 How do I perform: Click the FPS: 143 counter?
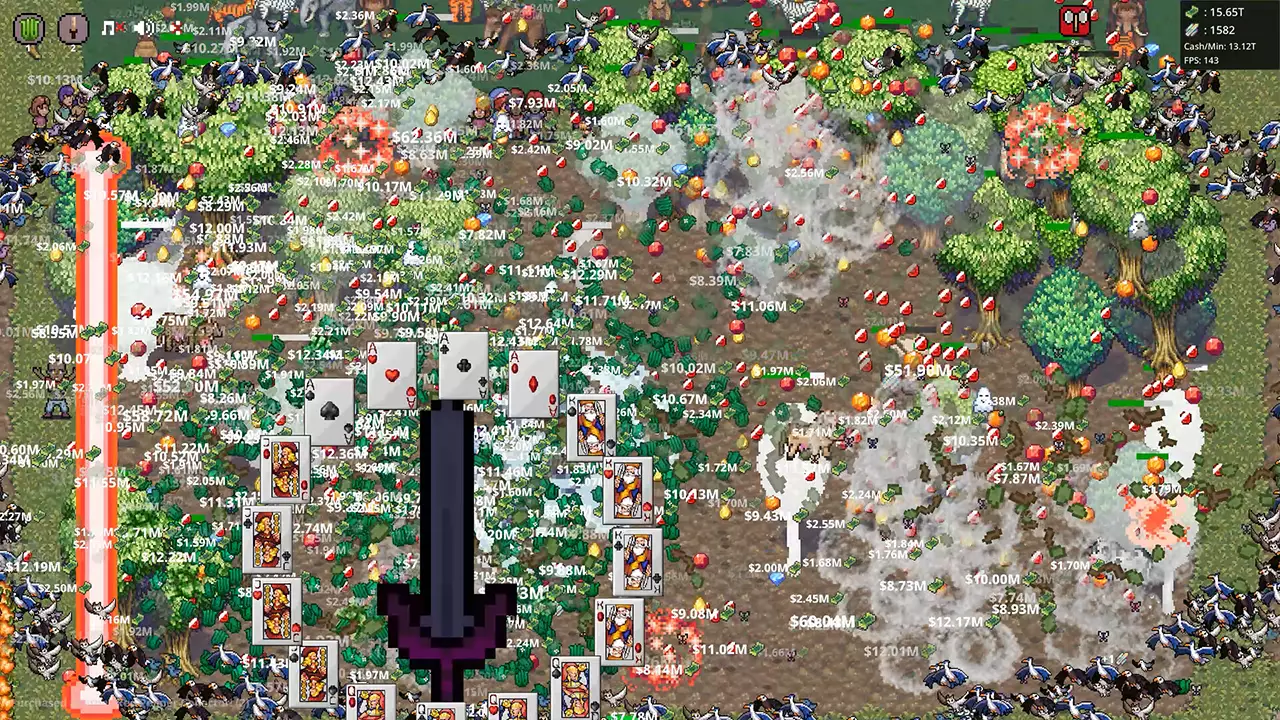pos(1201,61)
